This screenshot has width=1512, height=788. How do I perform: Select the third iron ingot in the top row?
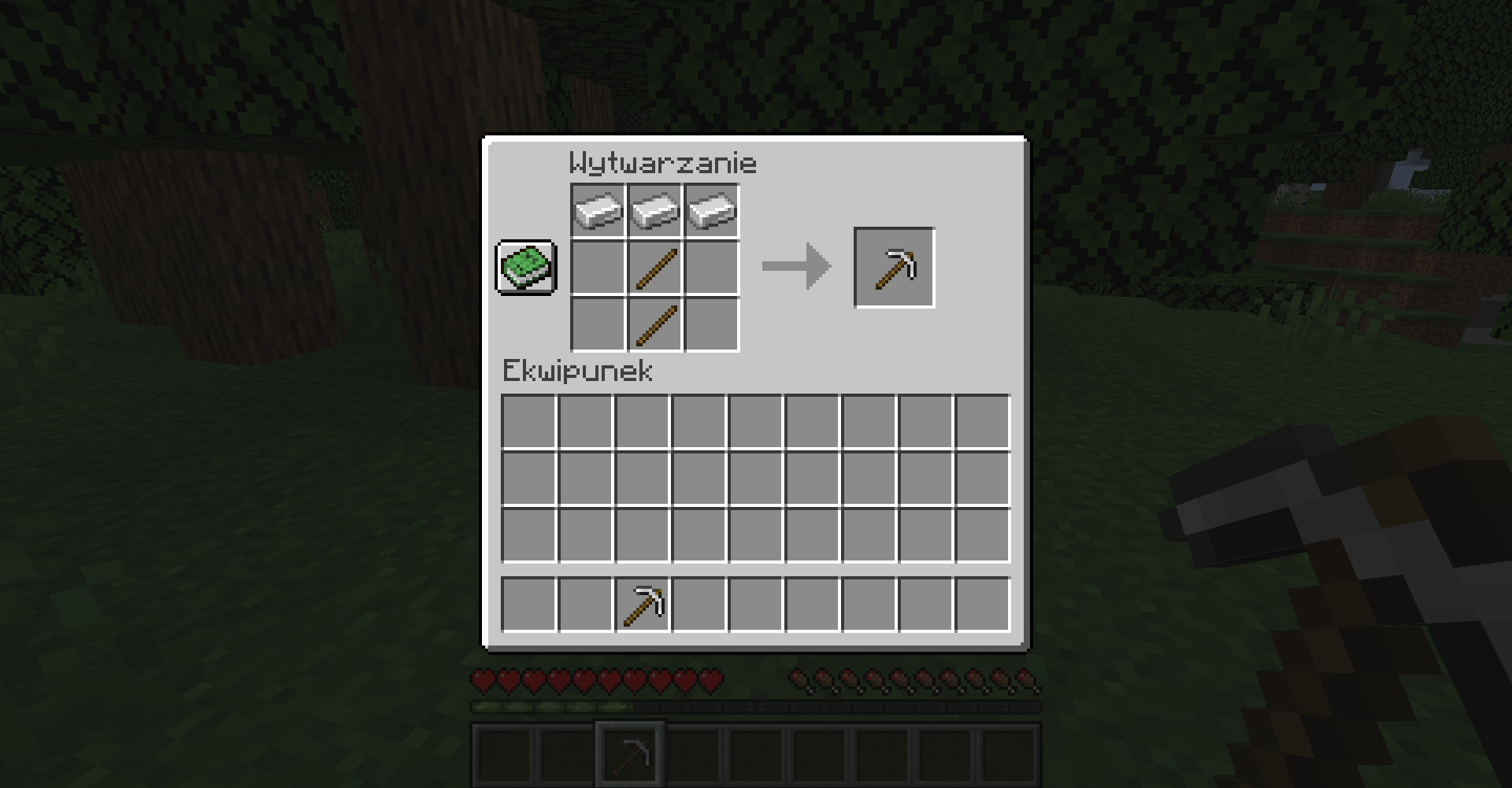(x=710, y=209)
